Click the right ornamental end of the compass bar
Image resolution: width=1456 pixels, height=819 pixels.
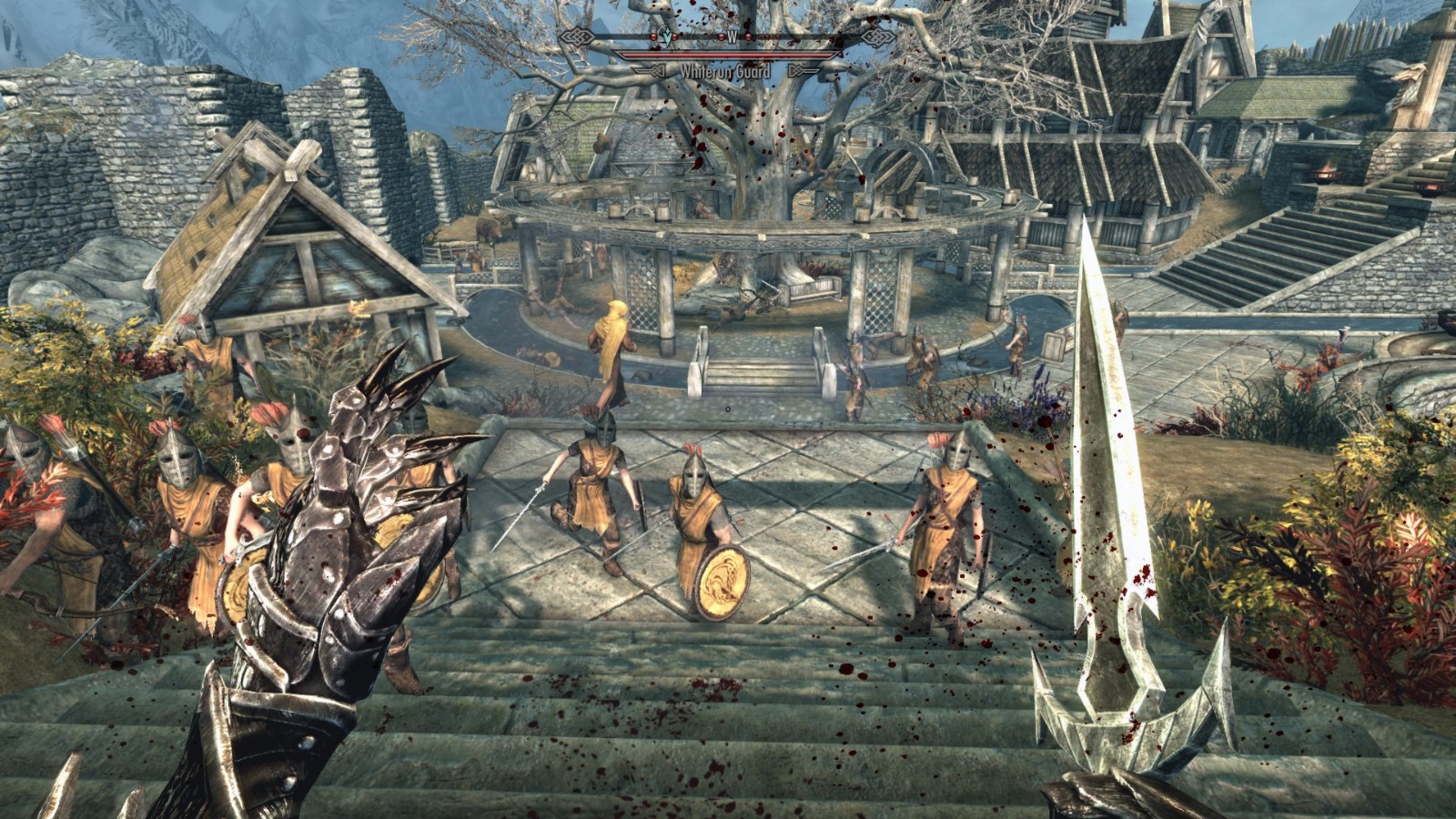(878, 36)
